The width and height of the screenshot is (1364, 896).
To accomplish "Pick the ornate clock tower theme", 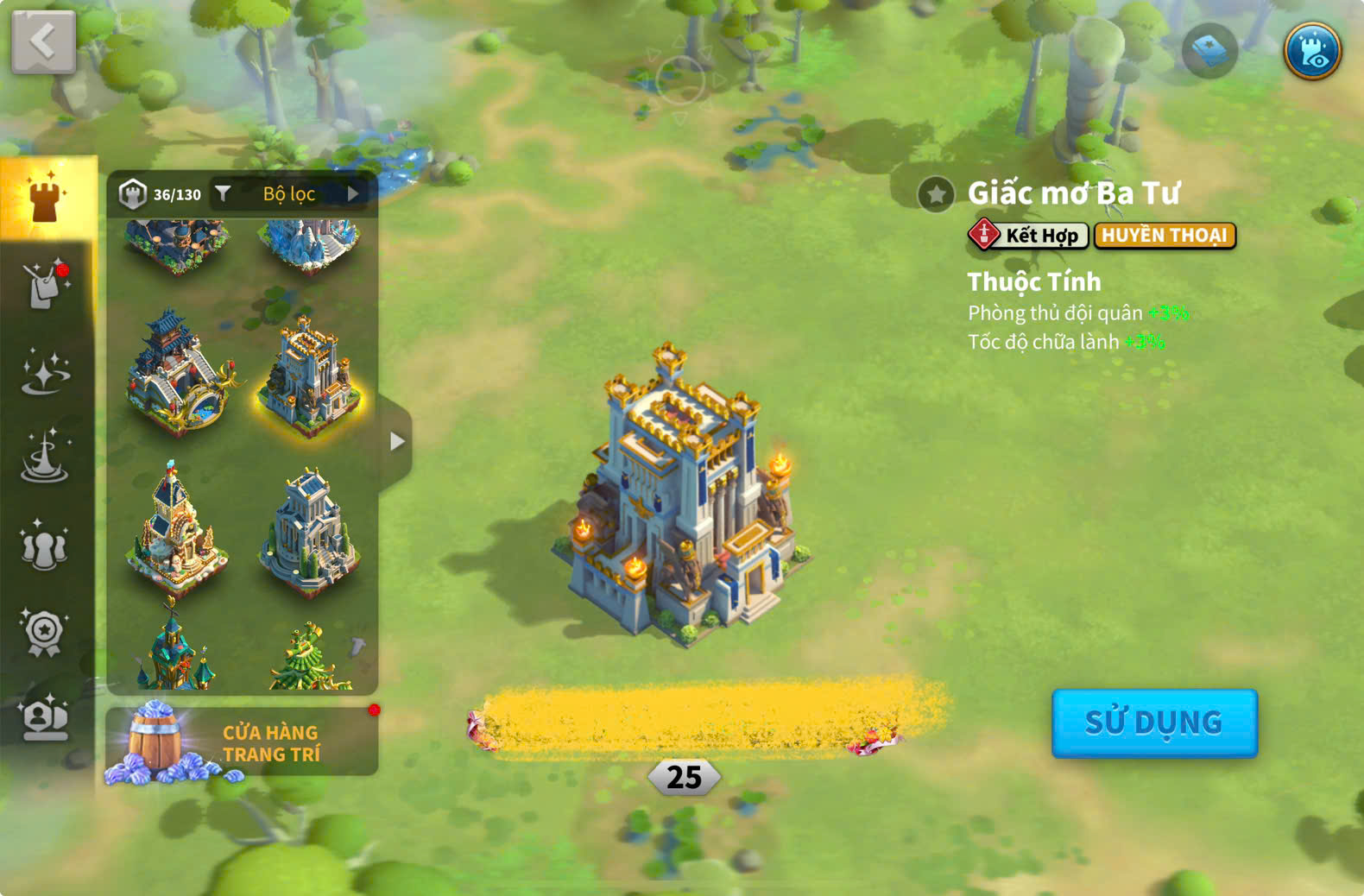I will click(176, 527).
